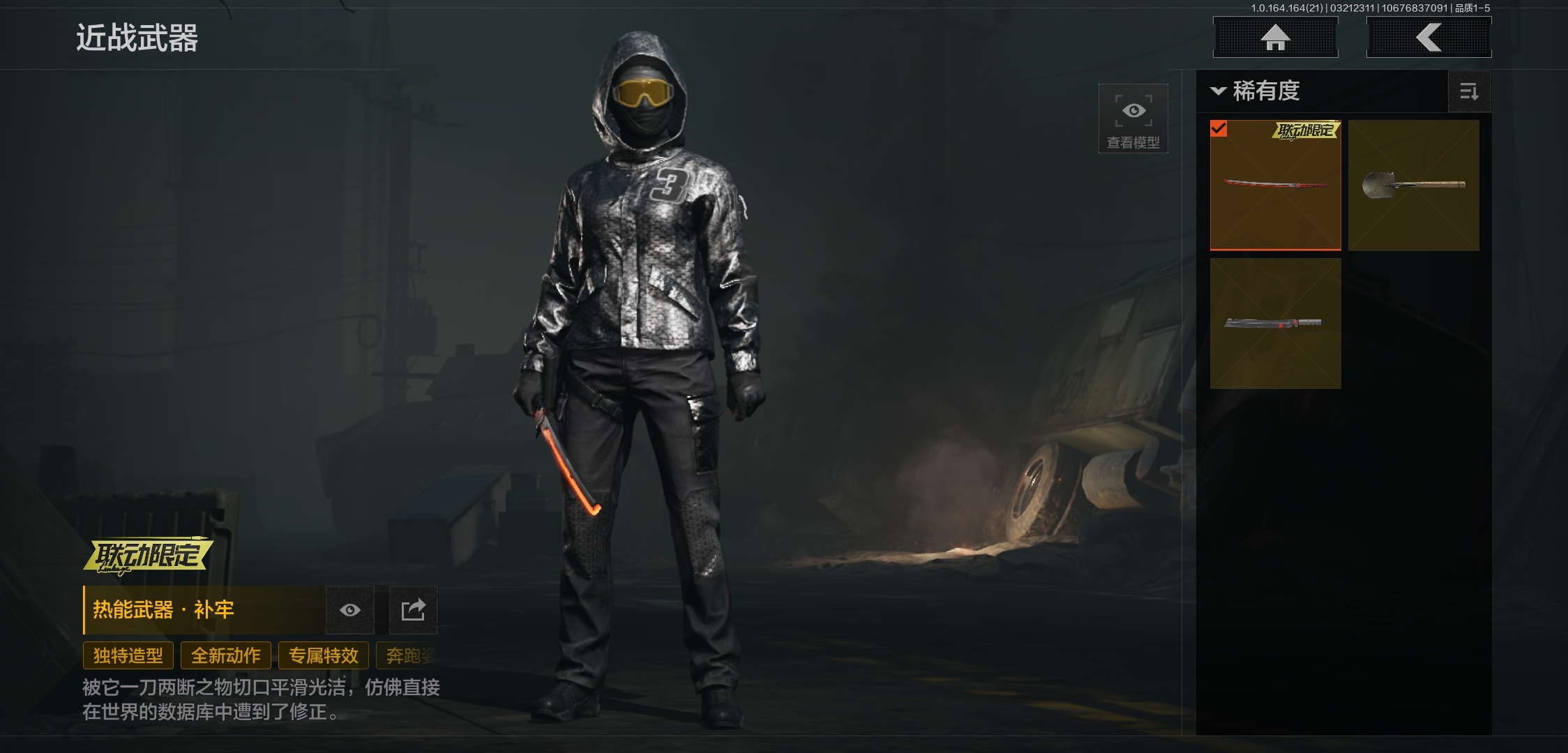Choose the shovel melee weapon
The image size is (1568, 753).
pyautogui.click(x=1413, y=185)
